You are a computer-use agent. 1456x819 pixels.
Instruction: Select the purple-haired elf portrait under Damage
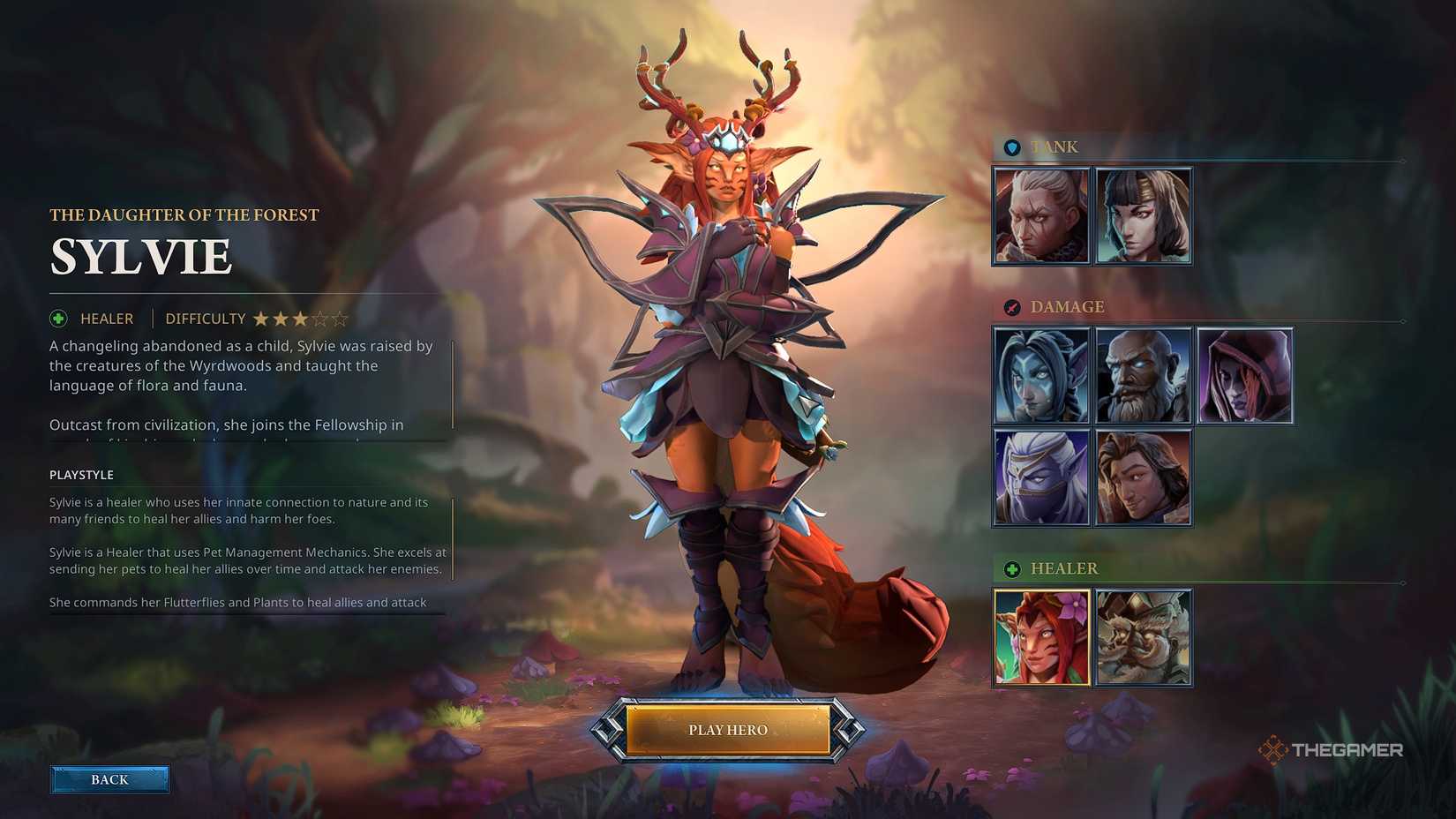click(x=1041, y=477)
